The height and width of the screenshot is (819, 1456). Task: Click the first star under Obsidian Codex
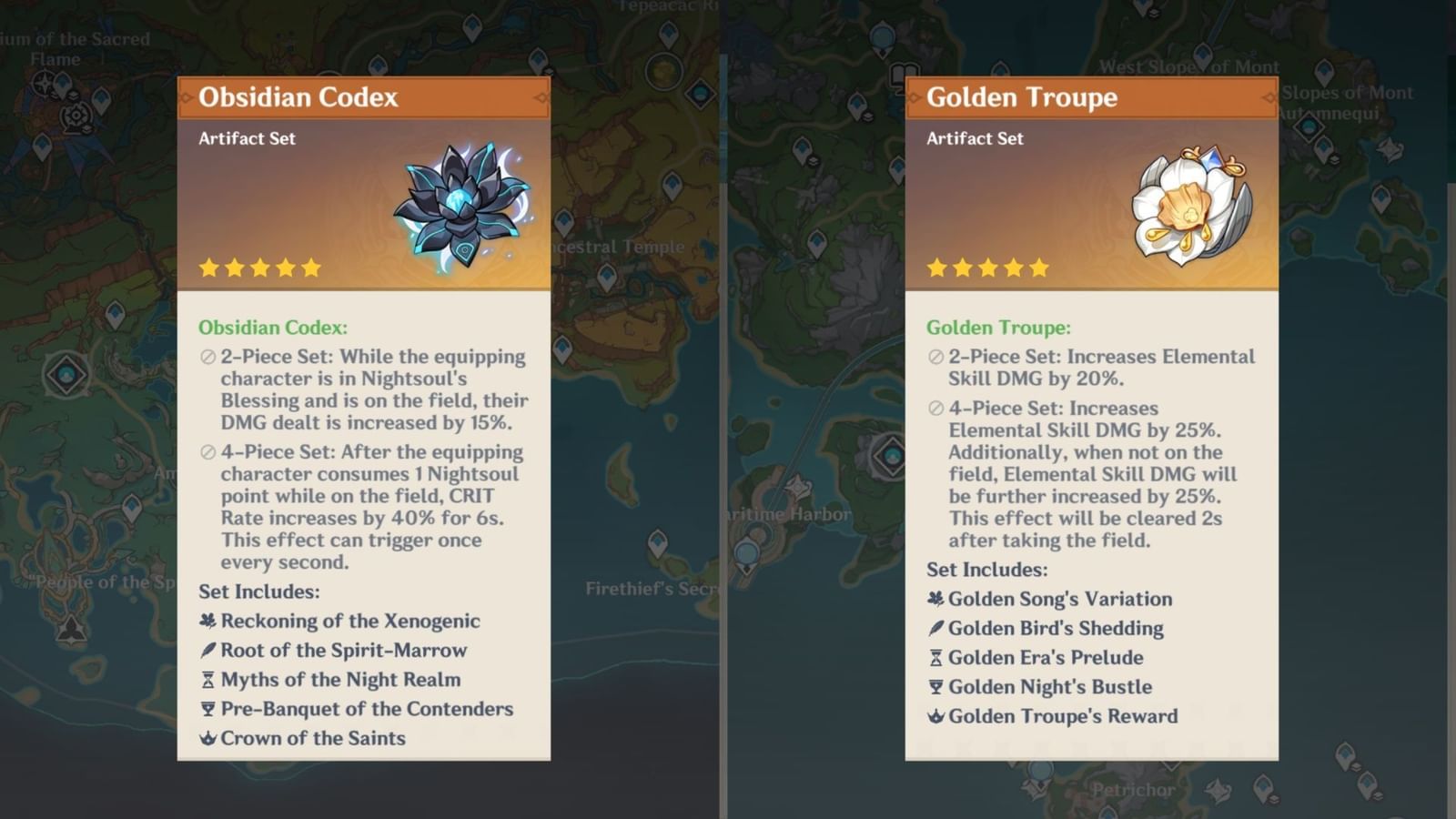click(x=206, y=267)
